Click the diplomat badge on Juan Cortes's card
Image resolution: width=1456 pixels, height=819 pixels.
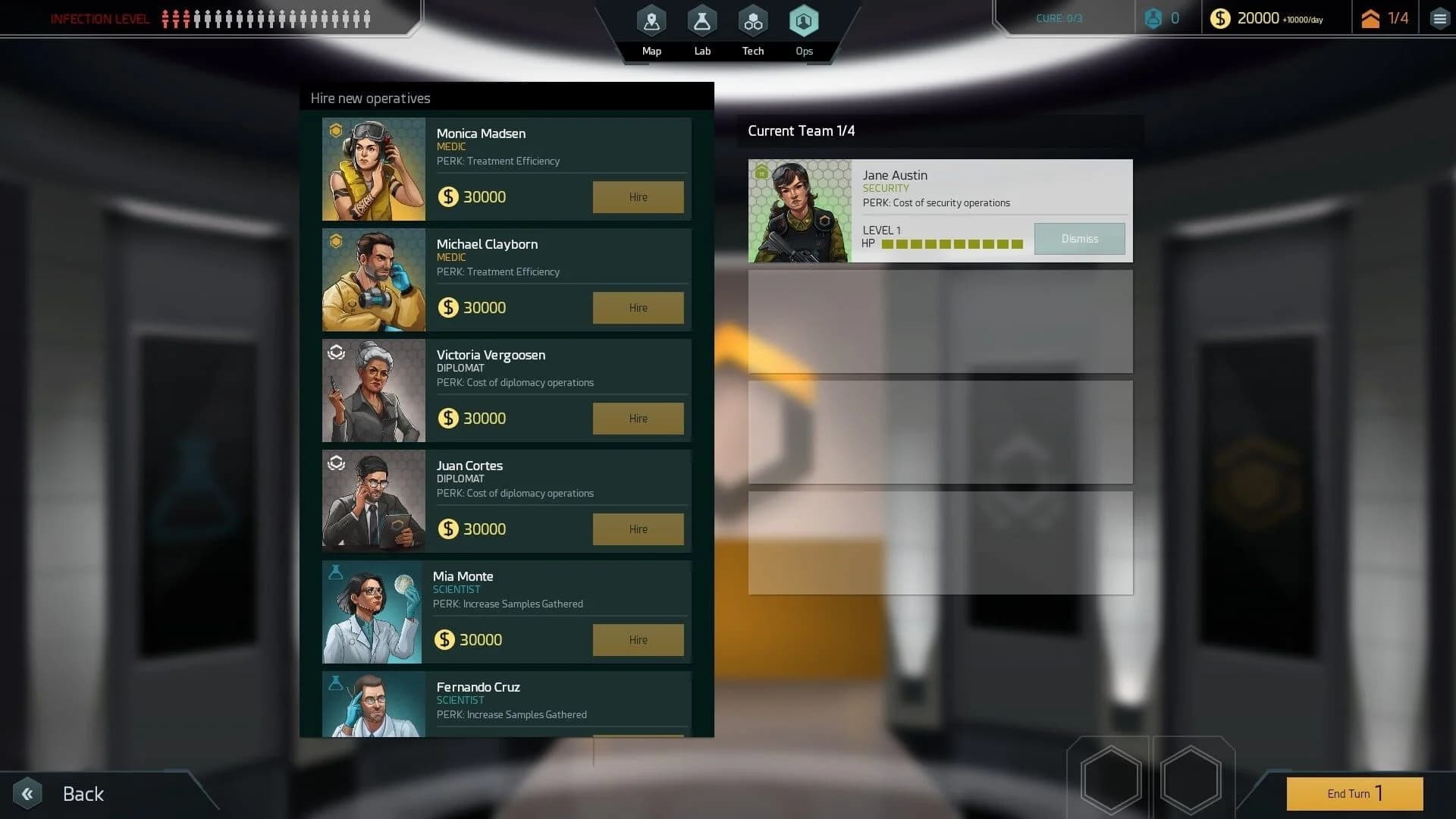335,463
